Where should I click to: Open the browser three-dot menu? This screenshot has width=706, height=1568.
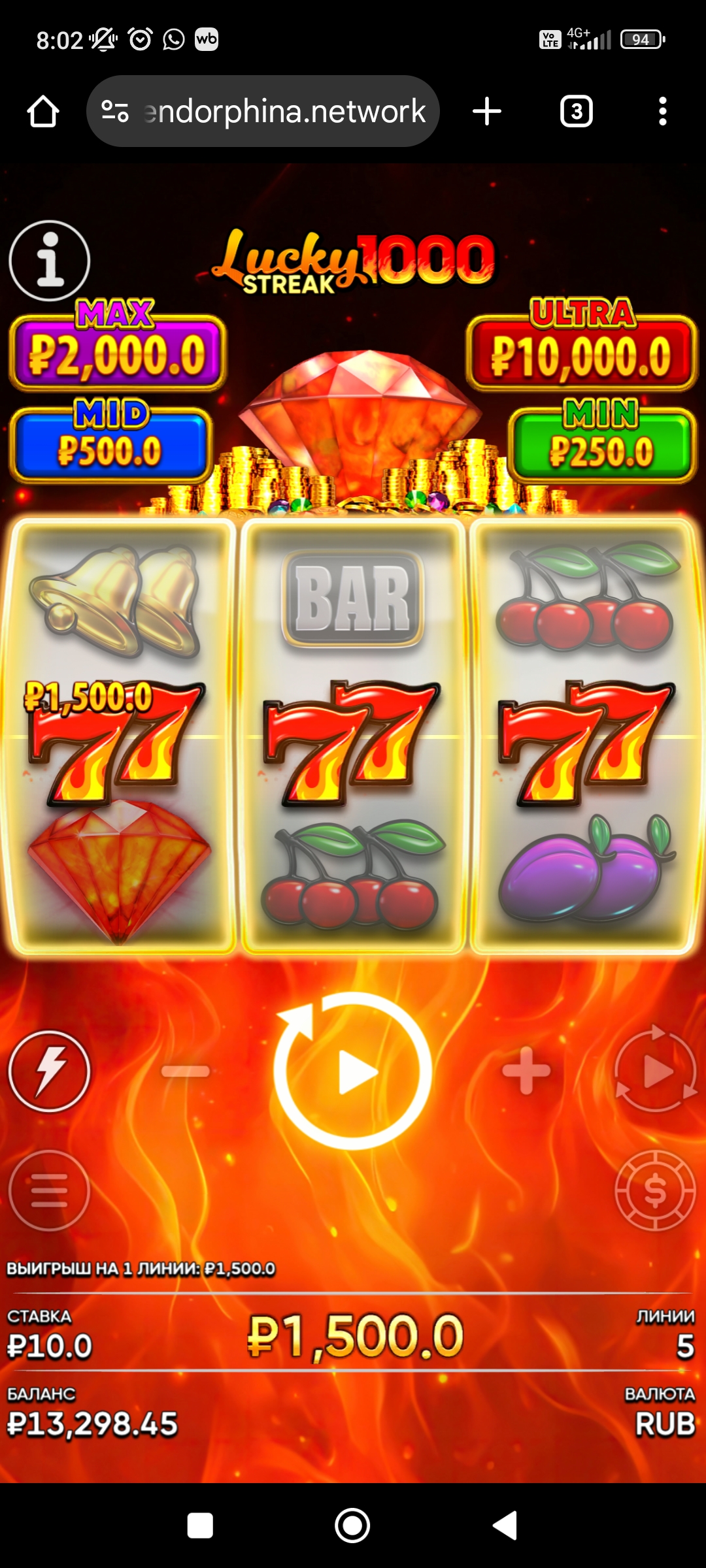663,112
